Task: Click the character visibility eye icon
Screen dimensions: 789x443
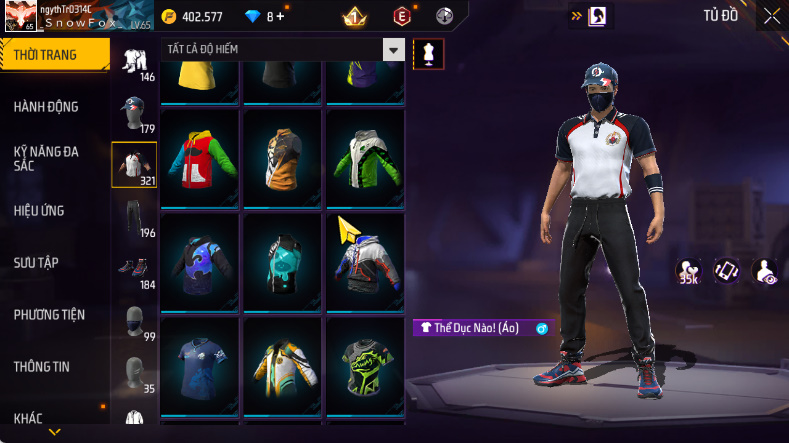Action: tap(765, 270)
